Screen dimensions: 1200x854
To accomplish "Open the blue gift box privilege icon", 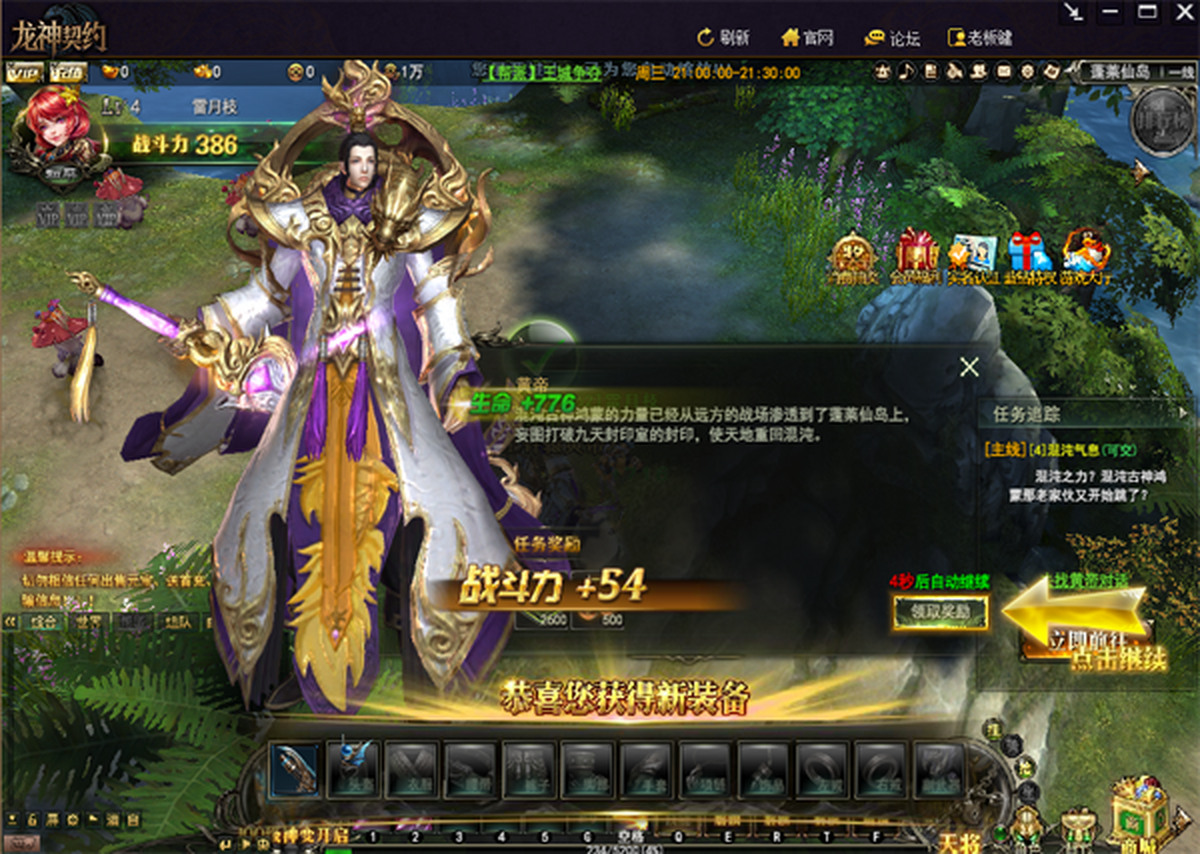I will pos(1029,257).
